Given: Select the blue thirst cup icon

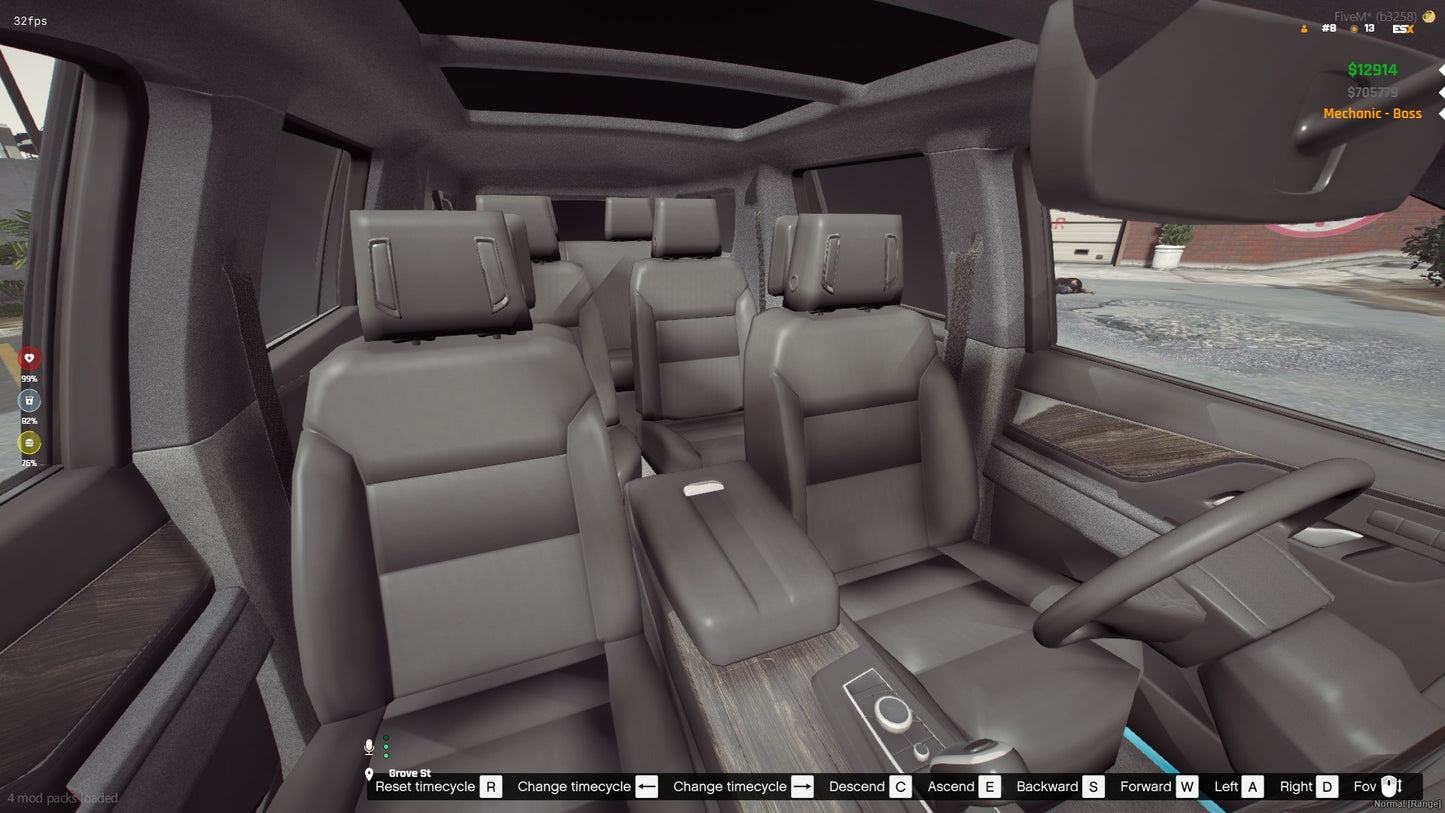Looking at the screenshot, I should (x=29, y=400).
